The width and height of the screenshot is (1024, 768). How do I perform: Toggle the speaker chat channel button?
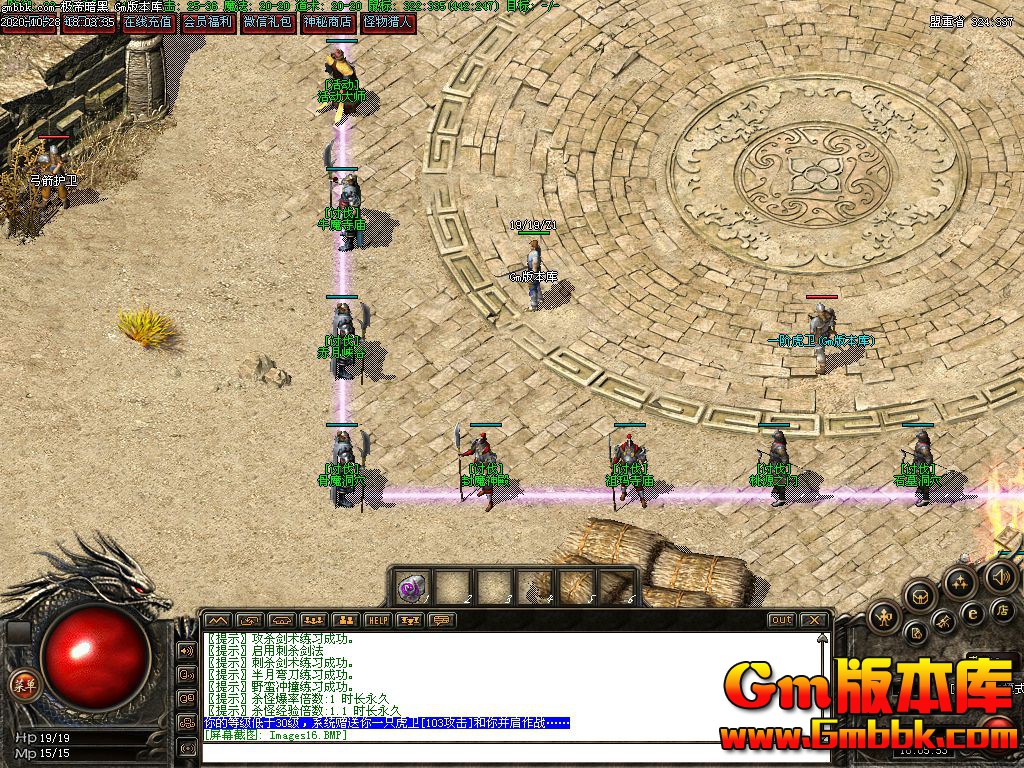[186, 650]
